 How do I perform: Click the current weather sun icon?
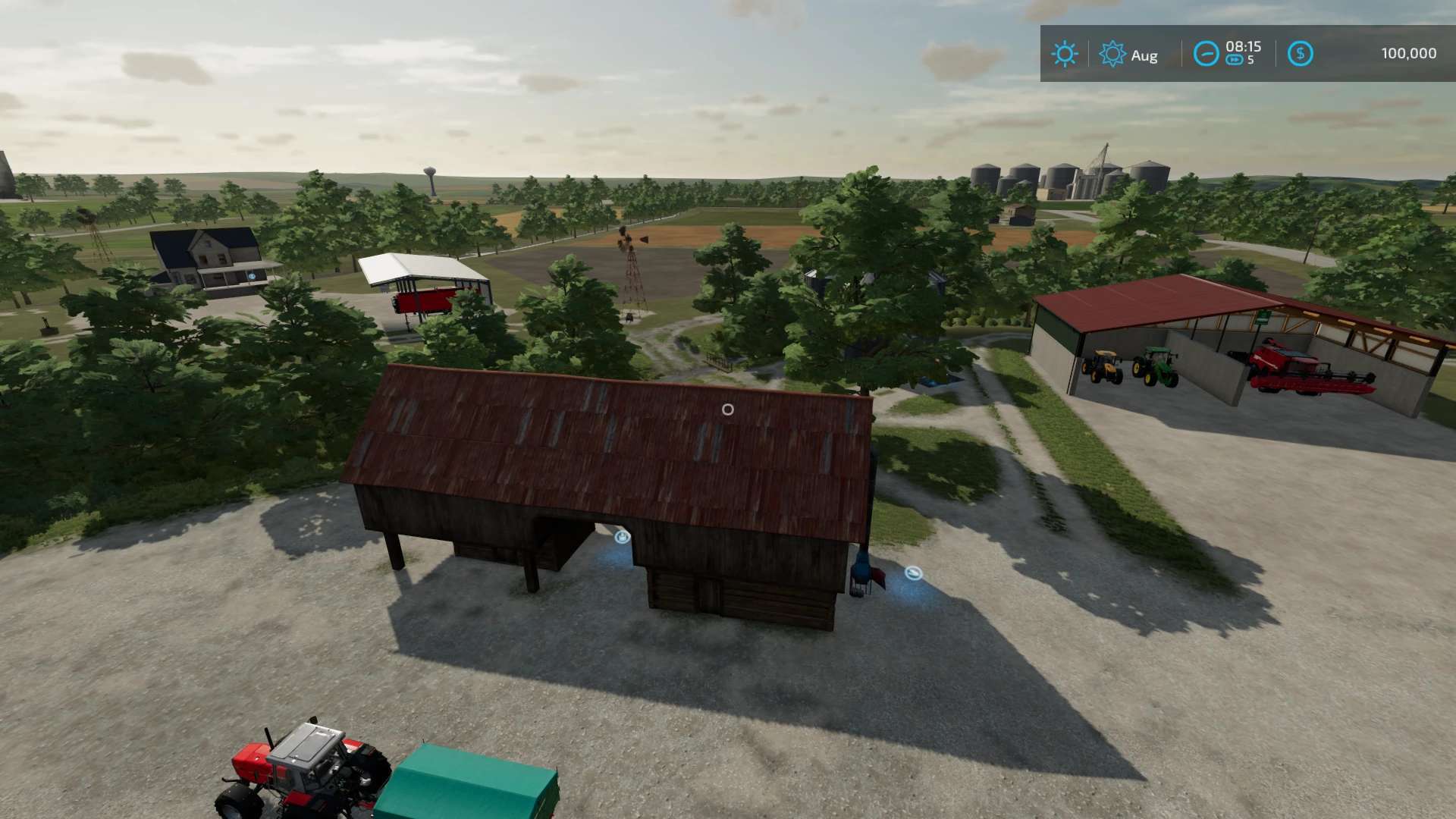click(1065, 54)
